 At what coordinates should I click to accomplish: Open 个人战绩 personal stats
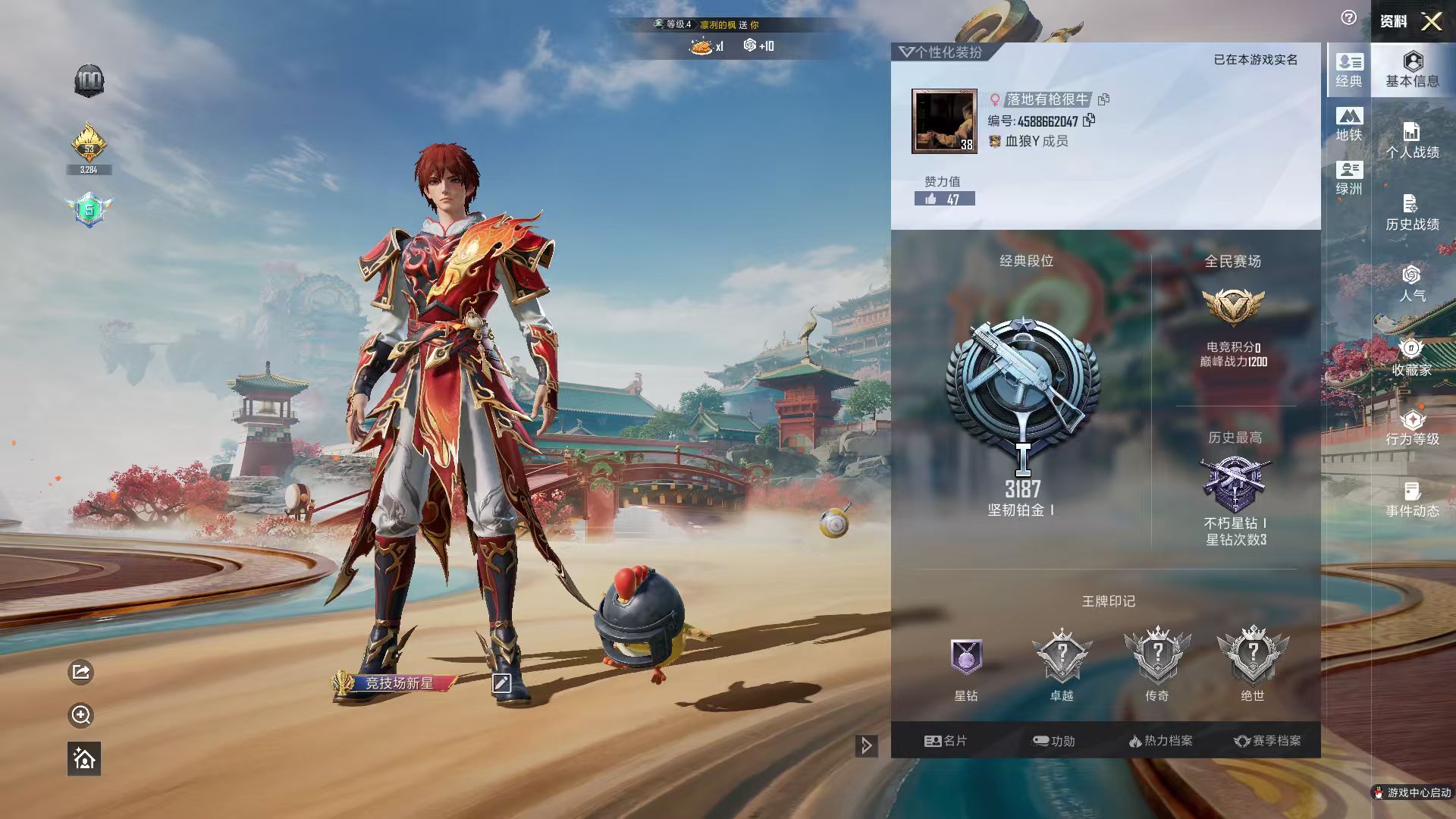(x=1412, y=141)
